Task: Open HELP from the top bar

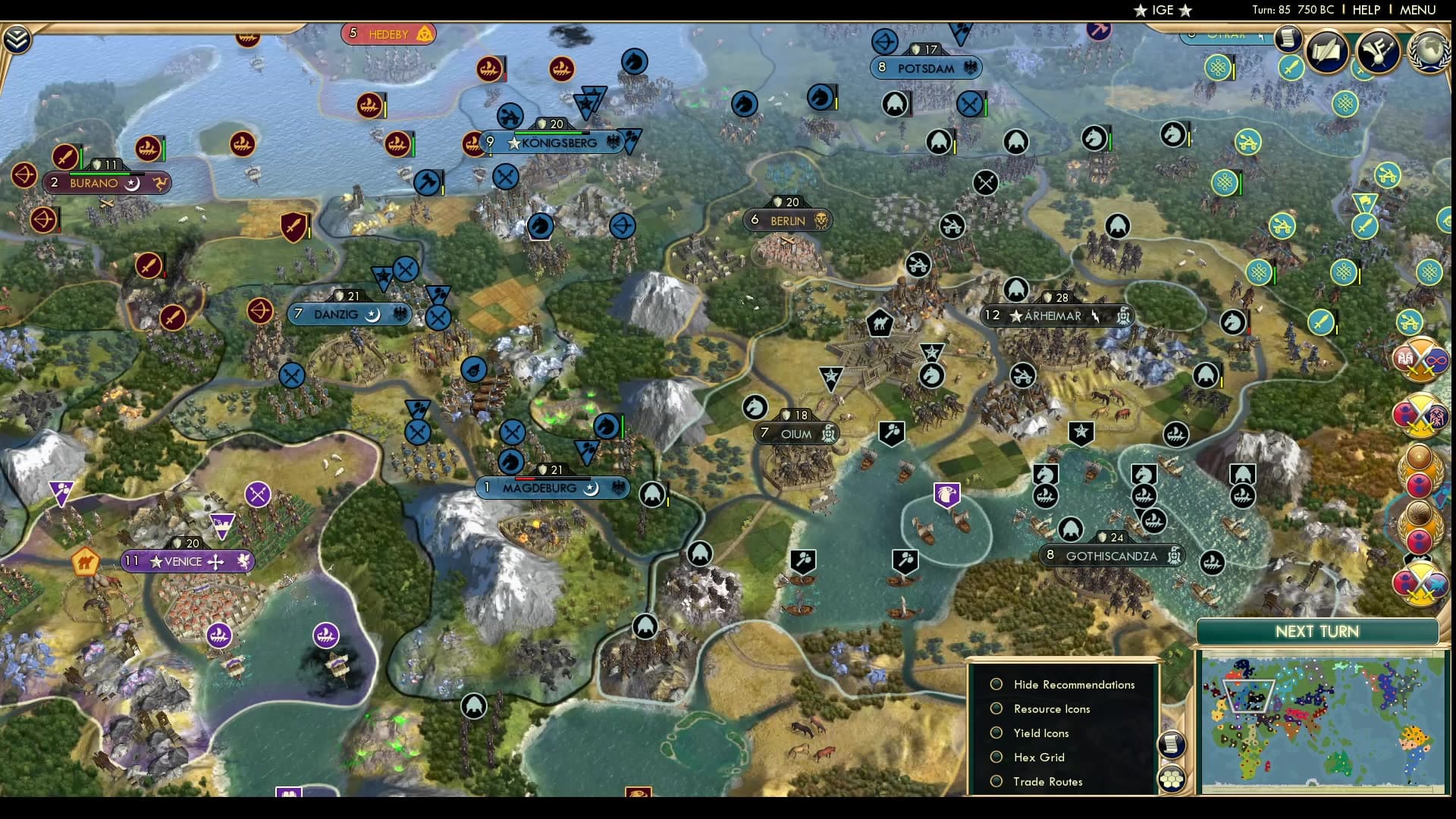Action: (x=1366, y=10)
